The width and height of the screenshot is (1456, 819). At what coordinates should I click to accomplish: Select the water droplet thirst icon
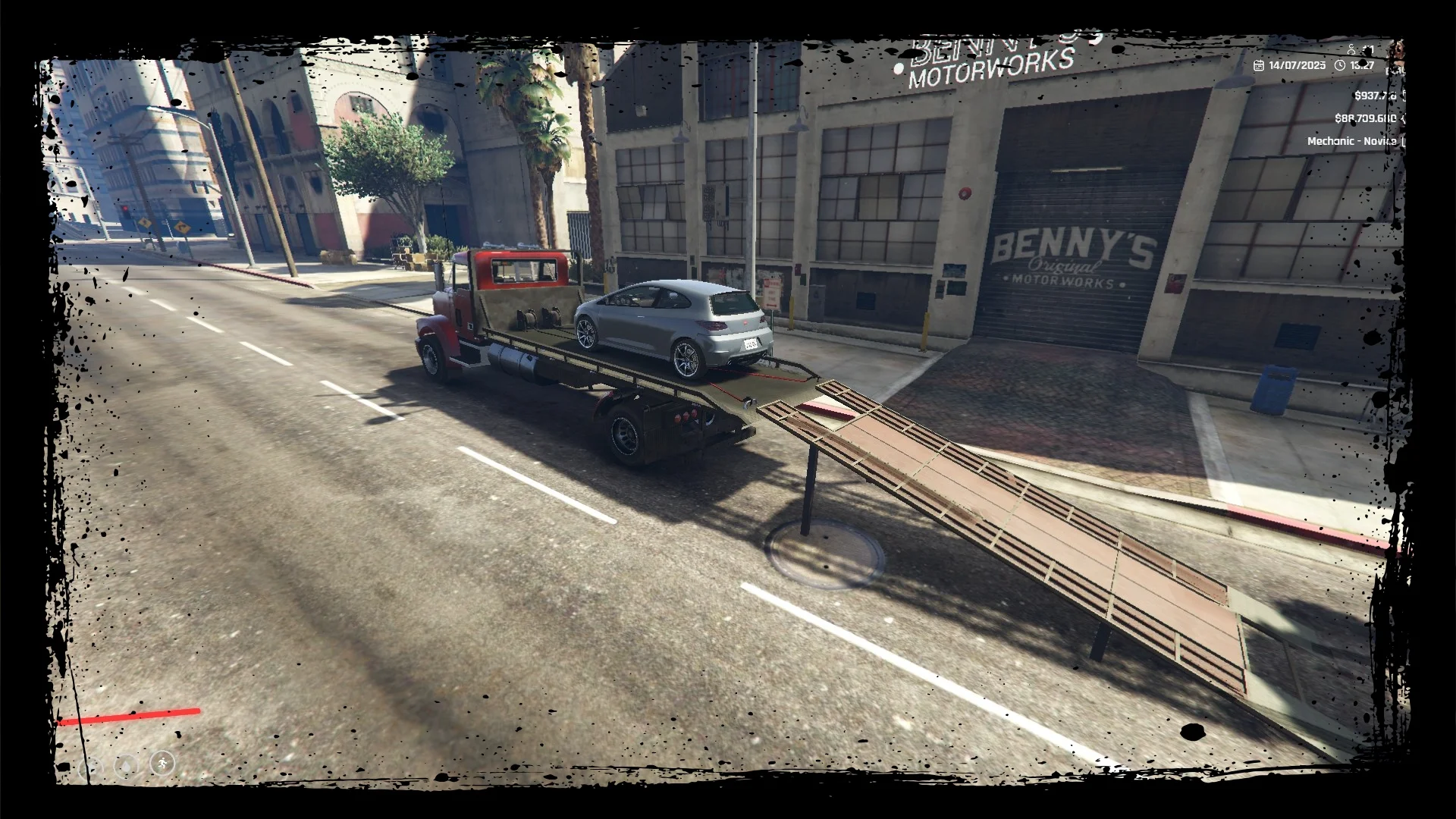pyautogui.click(x=126, y=766)
